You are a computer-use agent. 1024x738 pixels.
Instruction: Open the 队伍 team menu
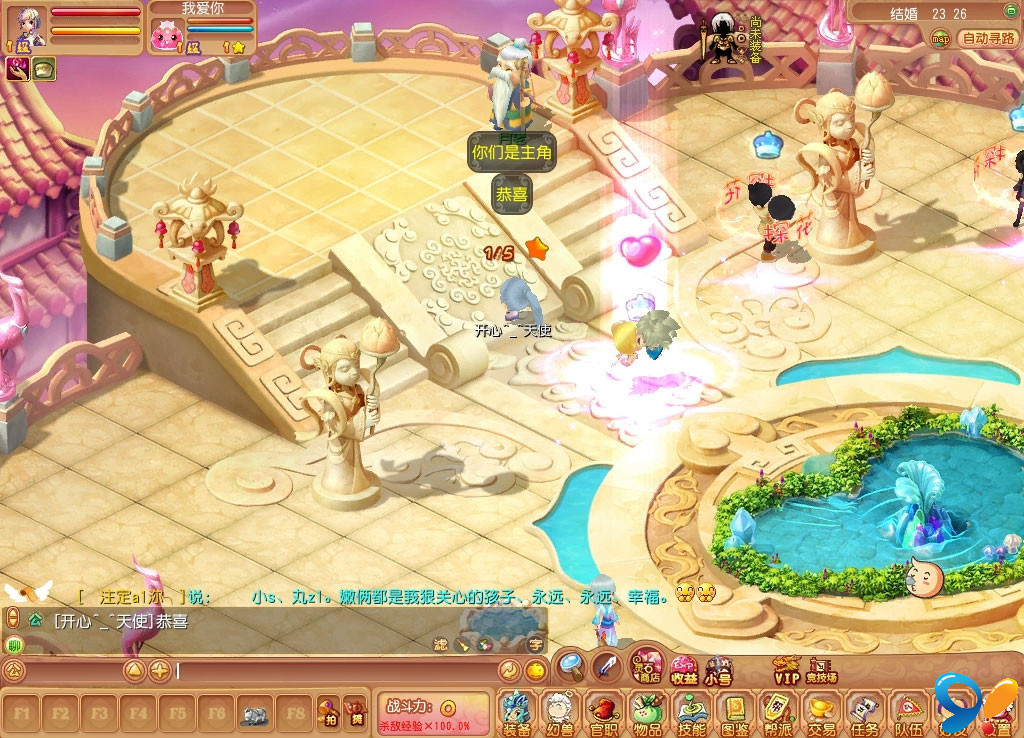point(909,712)
